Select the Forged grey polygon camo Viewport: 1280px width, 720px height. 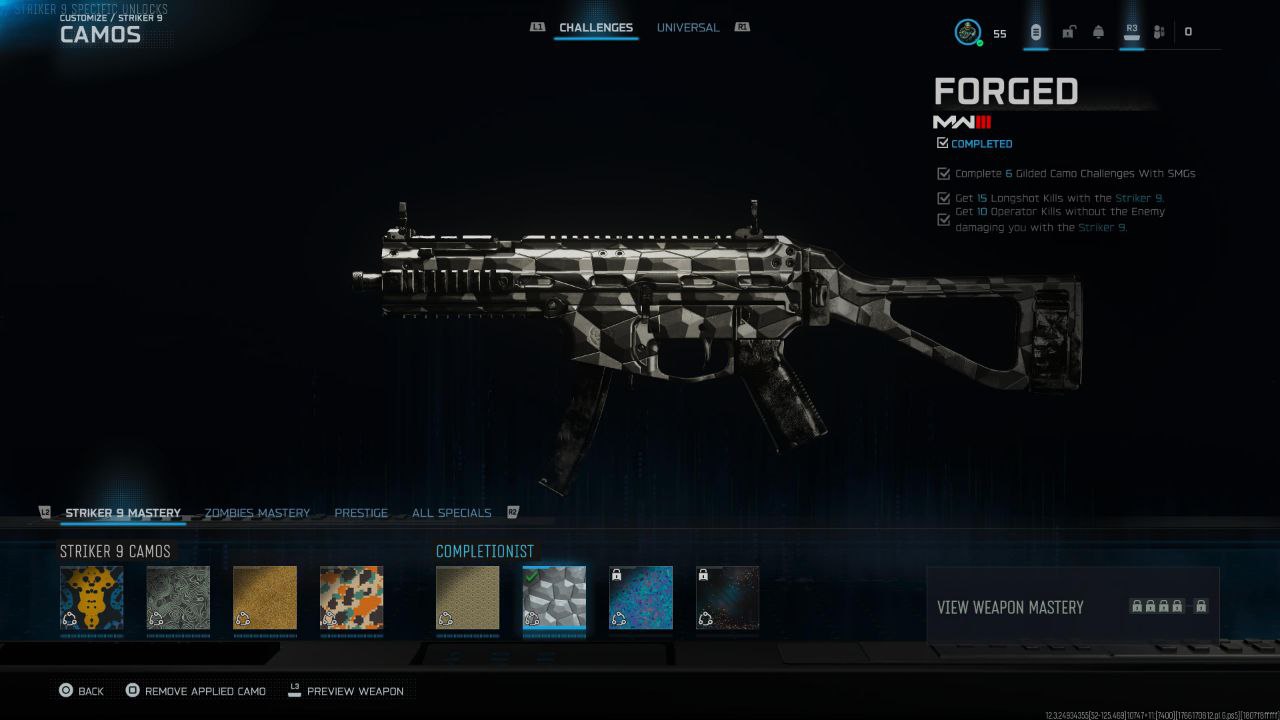(554, 598)
